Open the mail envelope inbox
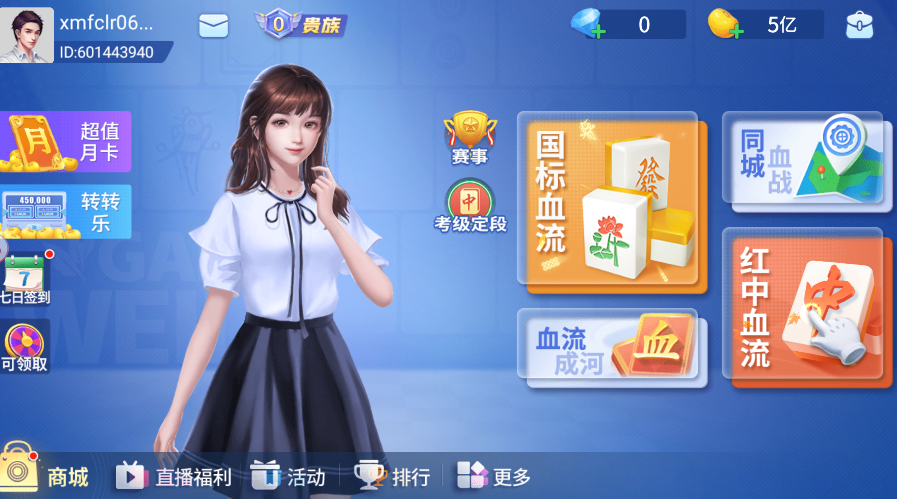The width and height of the screenshot is (897, 499). click(214, 26)
